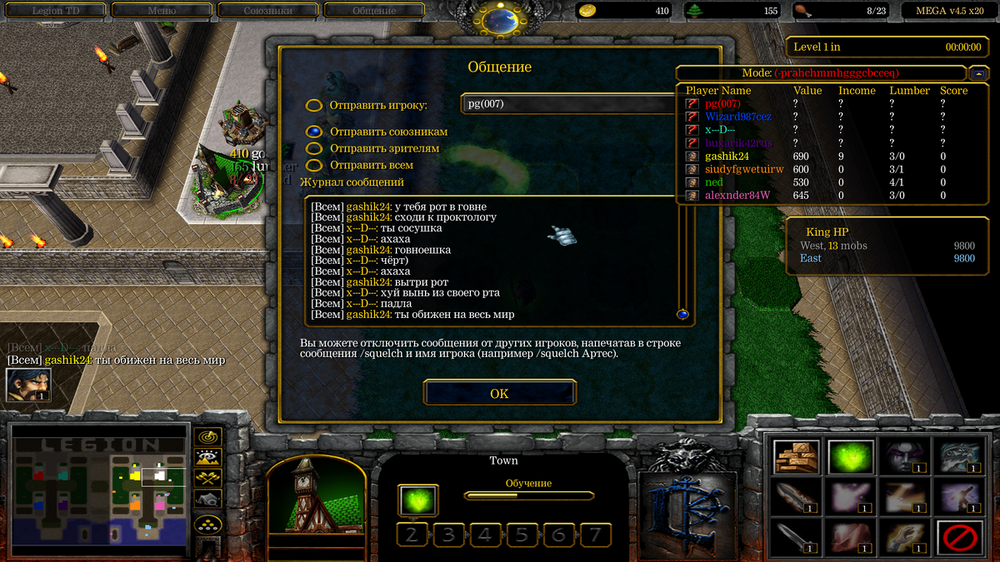Toggle the minimap terrain eye button

tap(208, 459)
